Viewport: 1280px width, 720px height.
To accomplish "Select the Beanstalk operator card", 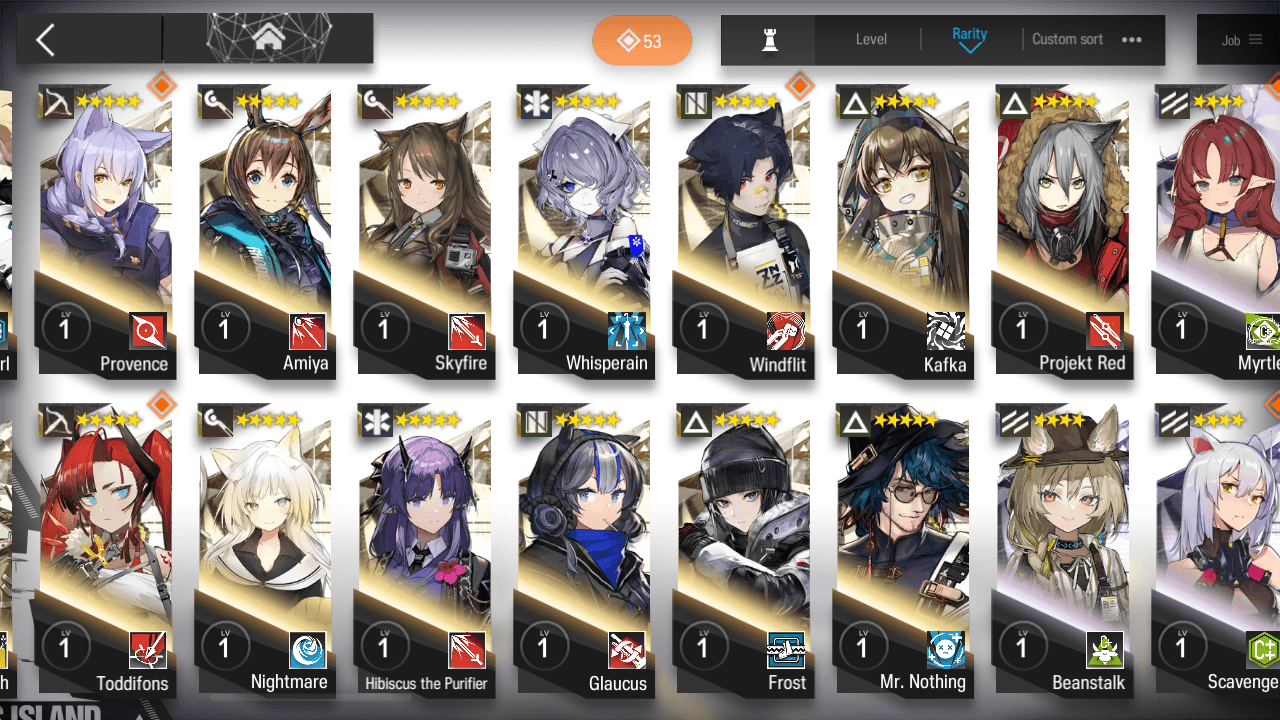I will pyautogui.click(x=1062, y=550).
